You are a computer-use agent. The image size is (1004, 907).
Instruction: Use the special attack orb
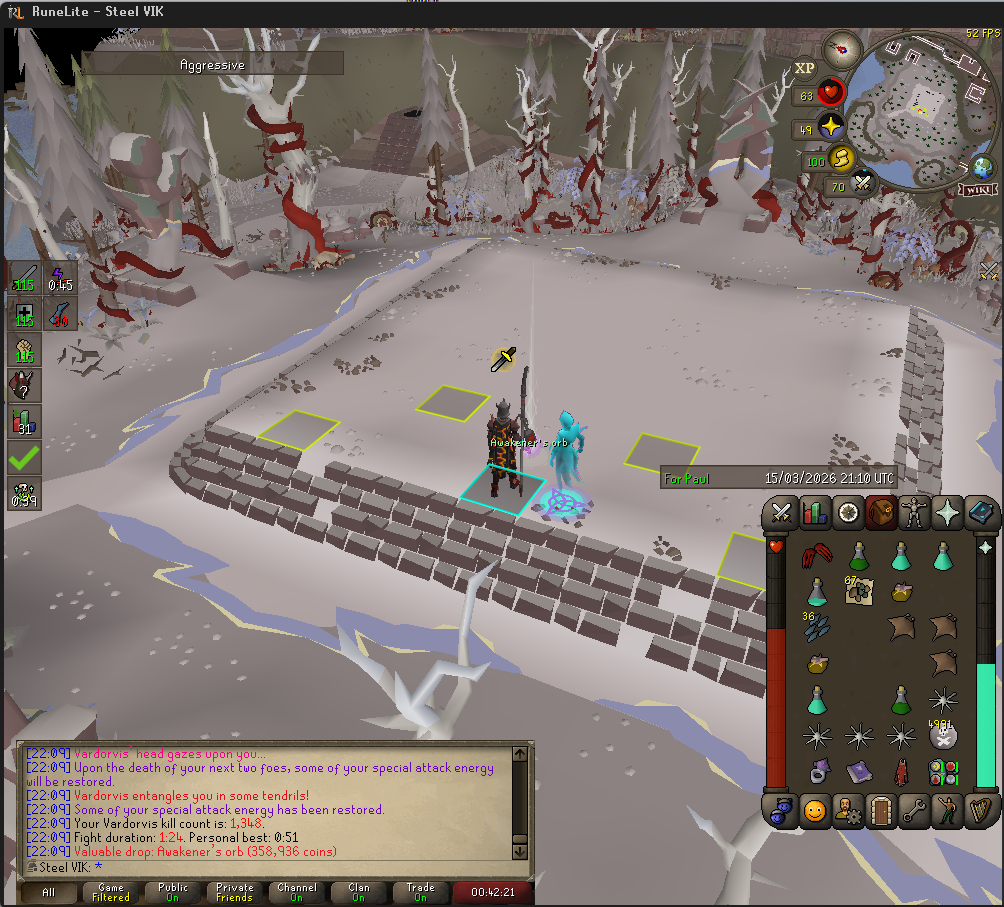point(861,183)
